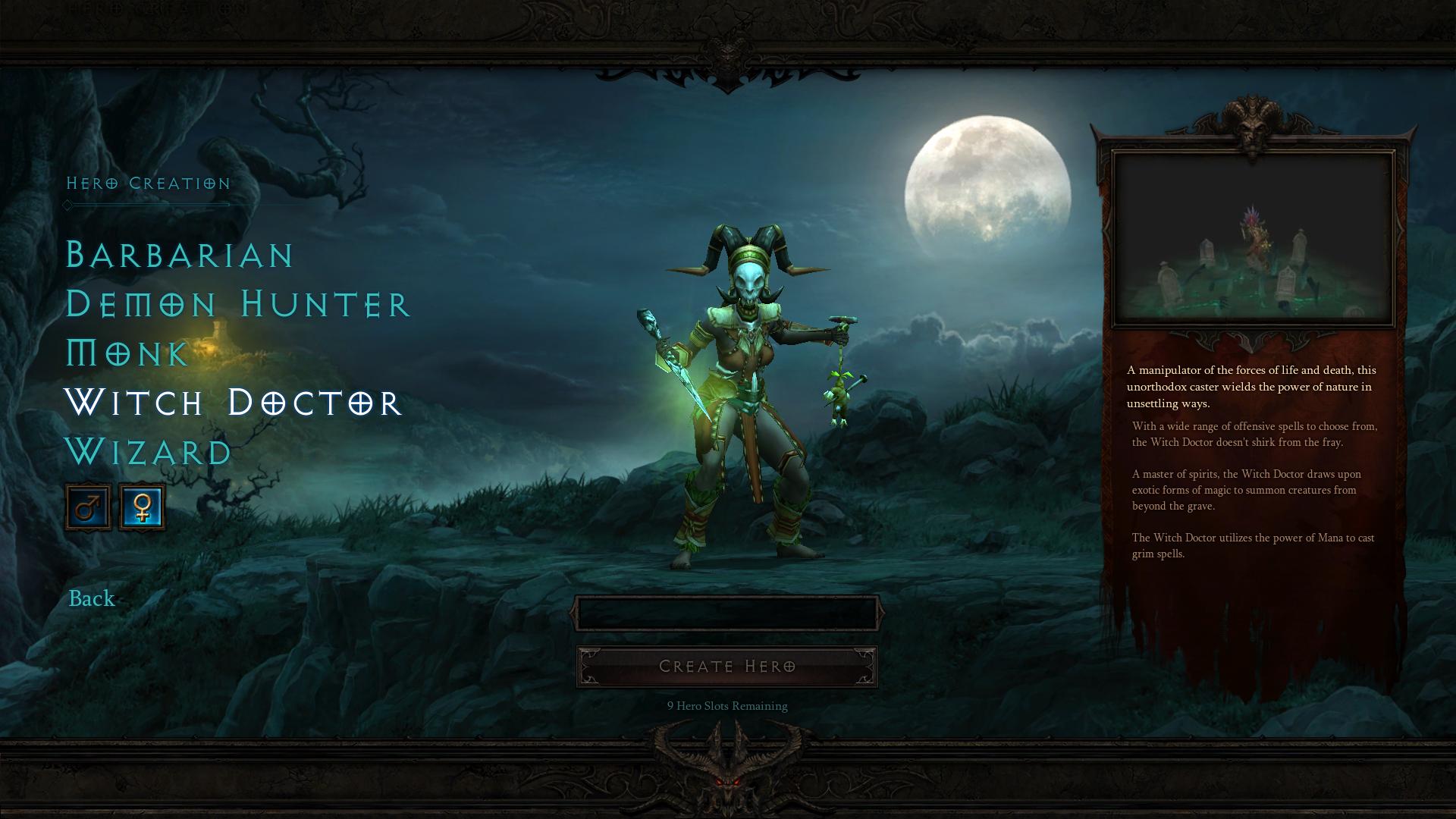1456x819 pixels.
Task: Pick the Monk class
Action: coord(127,353)
